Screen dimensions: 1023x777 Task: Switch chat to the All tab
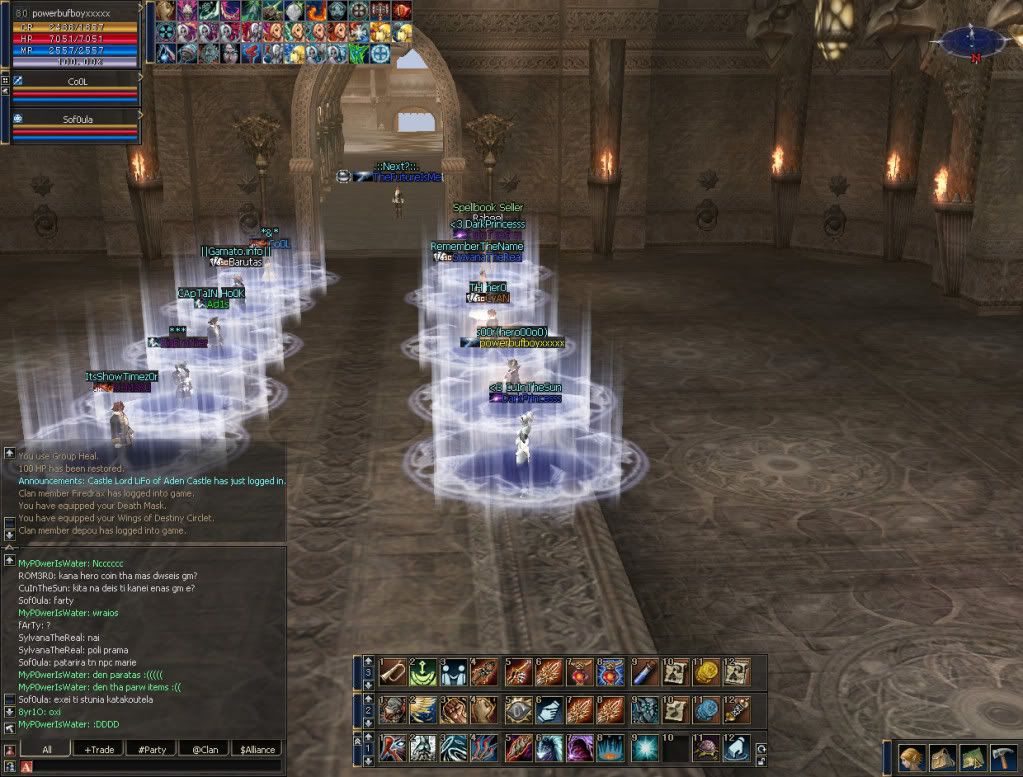(x=47, y=749)
